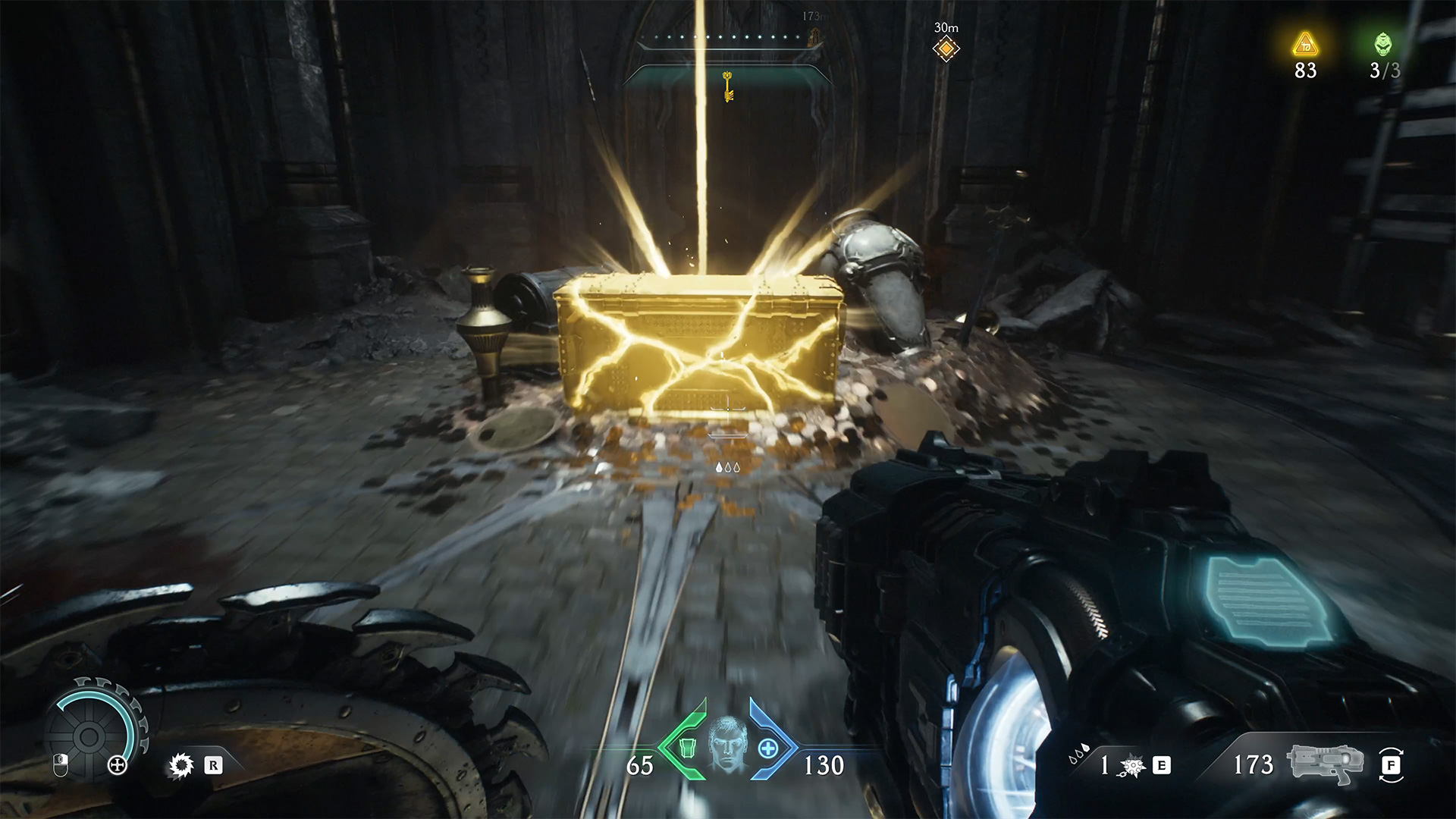Click the blue health cross icon
The width and height of the screenshot is (1456, 819).
click(x=769, y=748)
